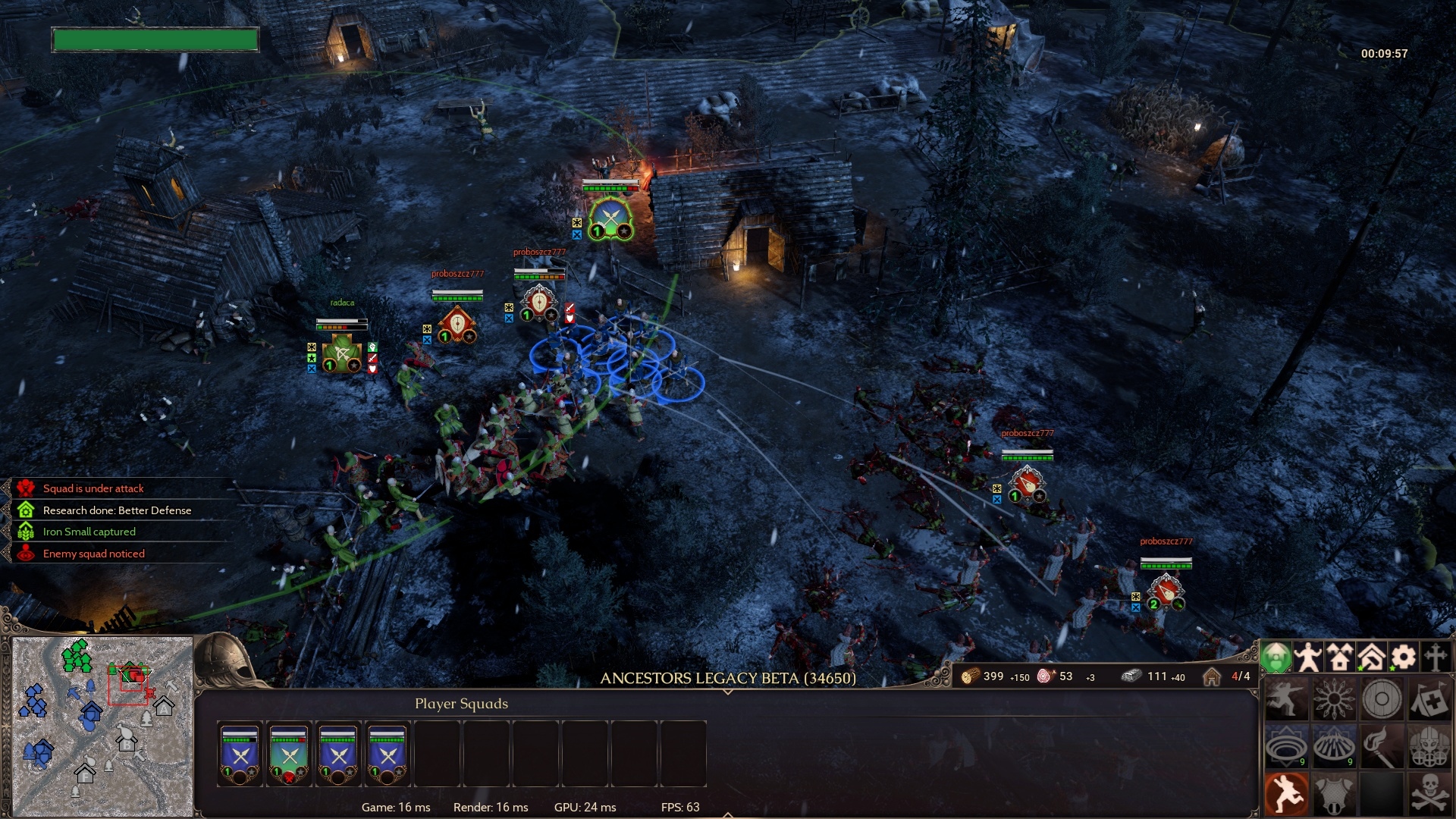Switch to the cross tab

coord(1436,657)
